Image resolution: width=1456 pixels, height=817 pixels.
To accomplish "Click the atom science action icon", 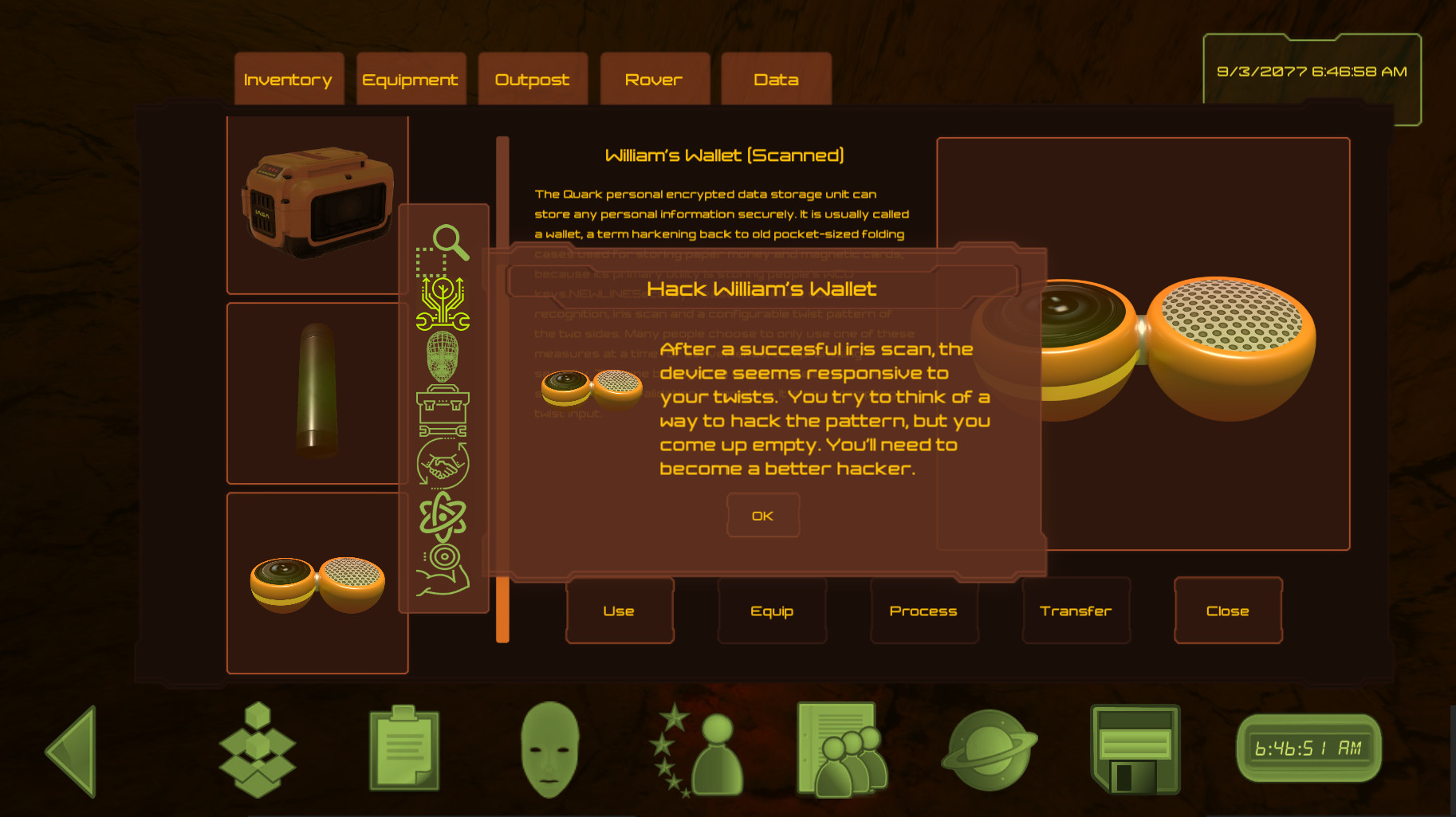I will (x=443, y=516).
